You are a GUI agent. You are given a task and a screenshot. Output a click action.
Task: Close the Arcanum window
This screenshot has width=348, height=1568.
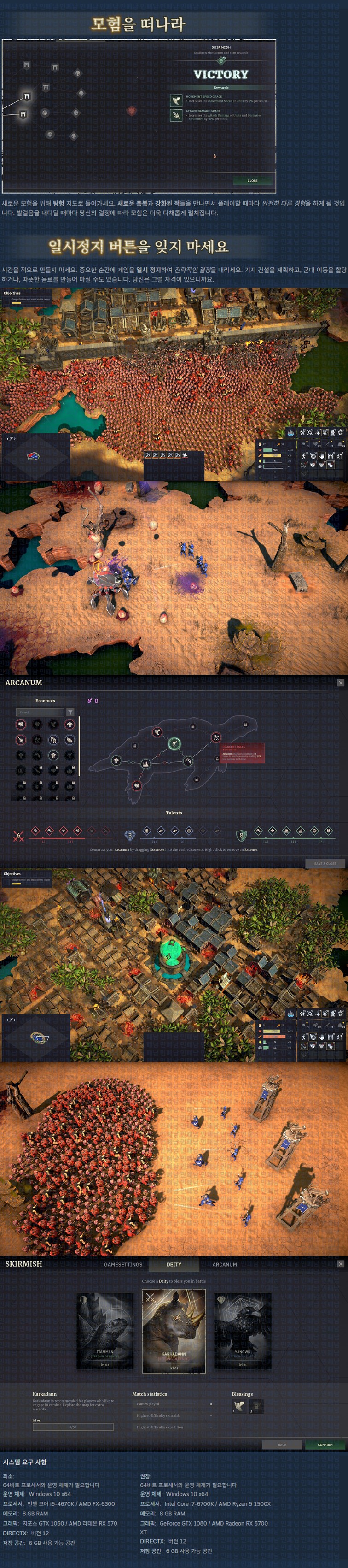tap(340, 682)
